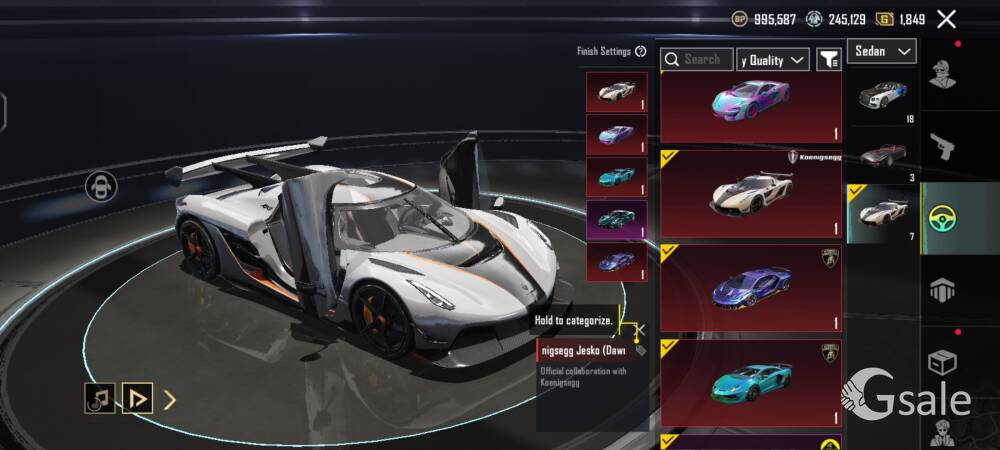Open the Finish Settings help icon

(641, 51)
